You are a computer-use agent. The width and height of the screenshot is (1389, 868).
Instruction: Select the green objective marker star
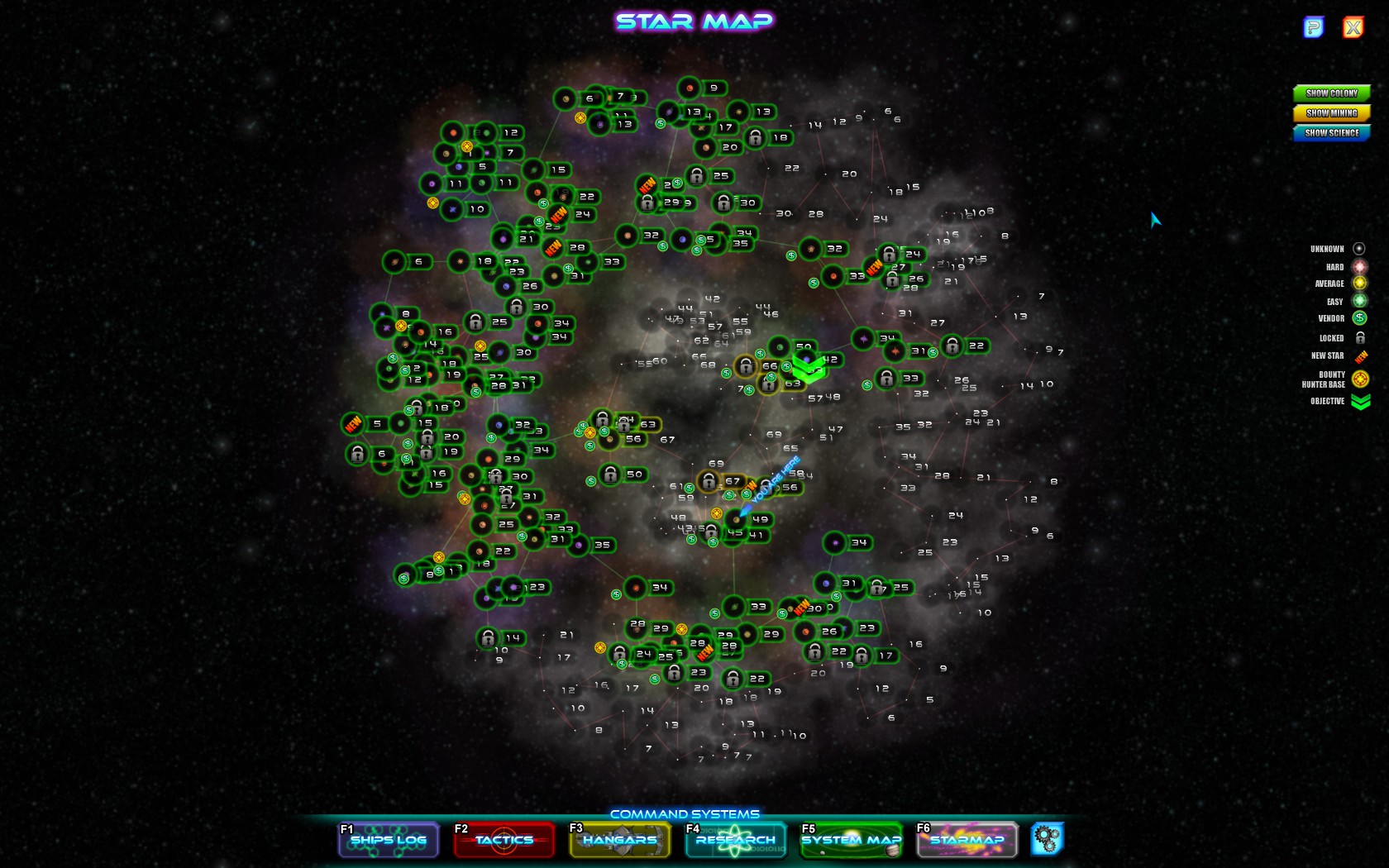tap(808, 366)
